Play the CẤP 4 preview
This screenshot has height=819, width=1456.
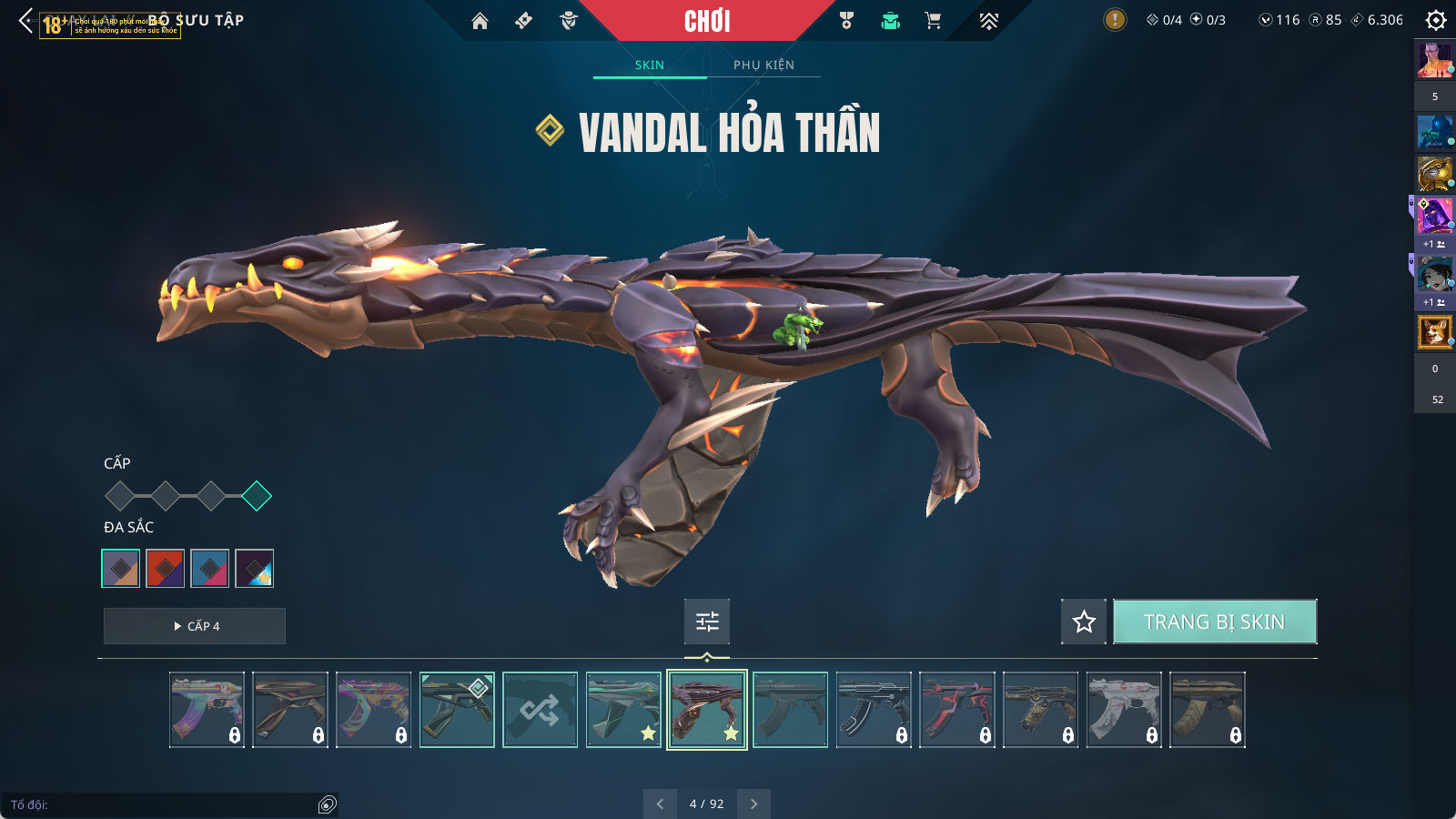(x=195, y=626)
